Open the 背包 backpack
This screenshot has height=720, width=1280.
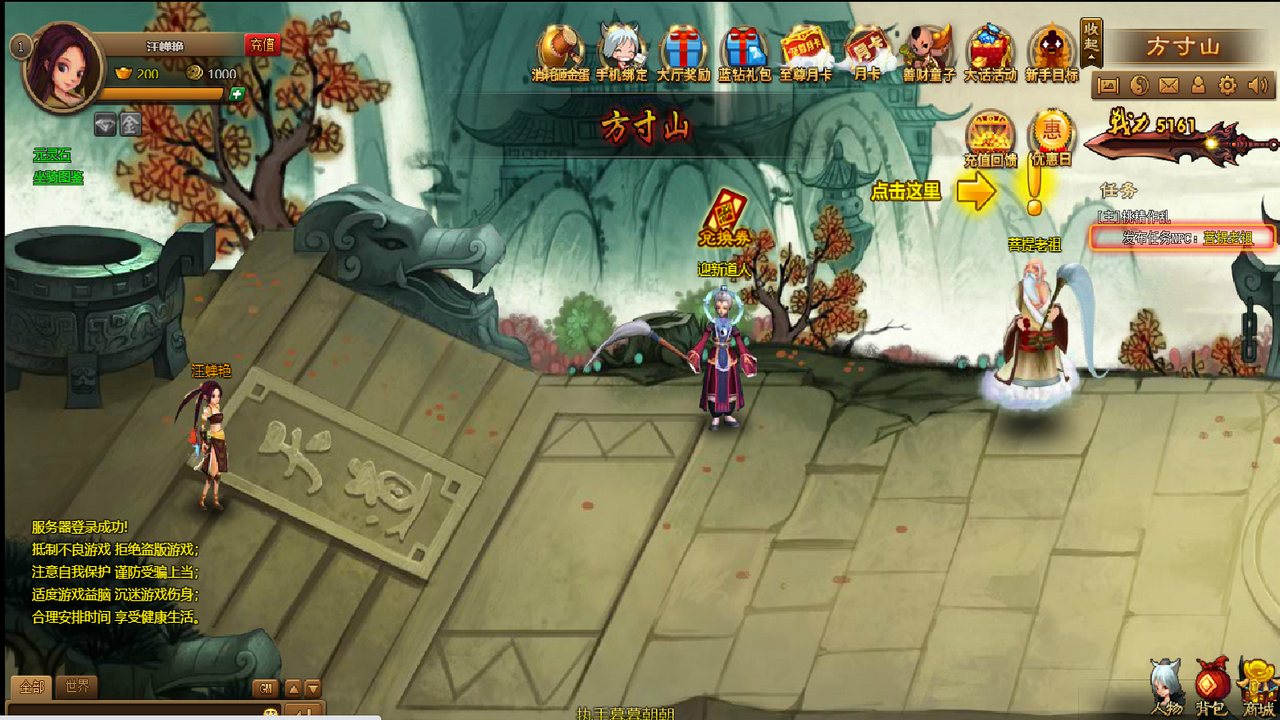[1212, 688]
